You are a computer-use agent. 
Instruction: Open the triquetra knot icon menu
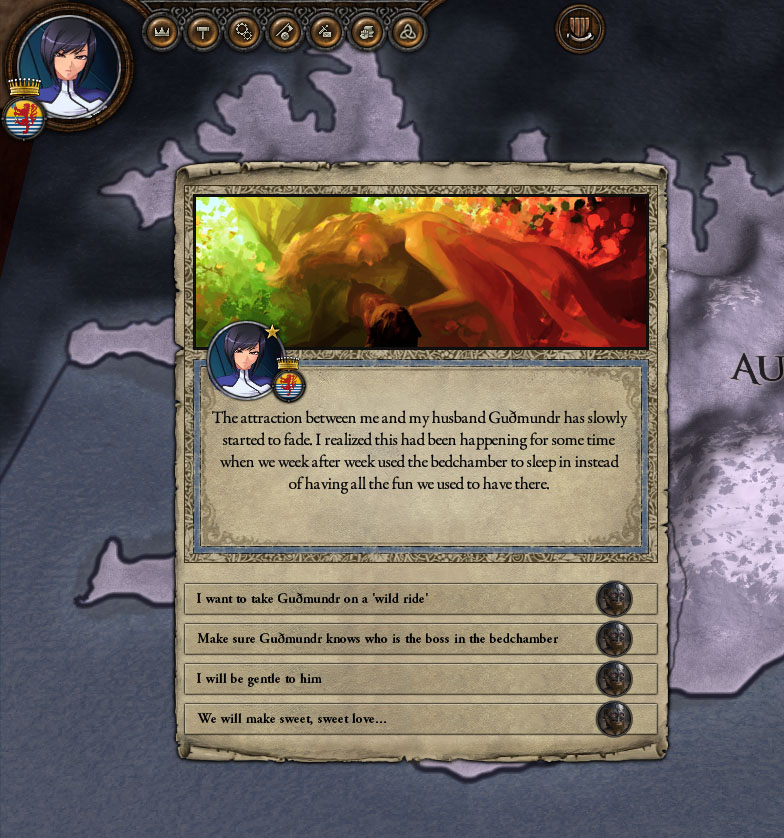pos(407,32)
